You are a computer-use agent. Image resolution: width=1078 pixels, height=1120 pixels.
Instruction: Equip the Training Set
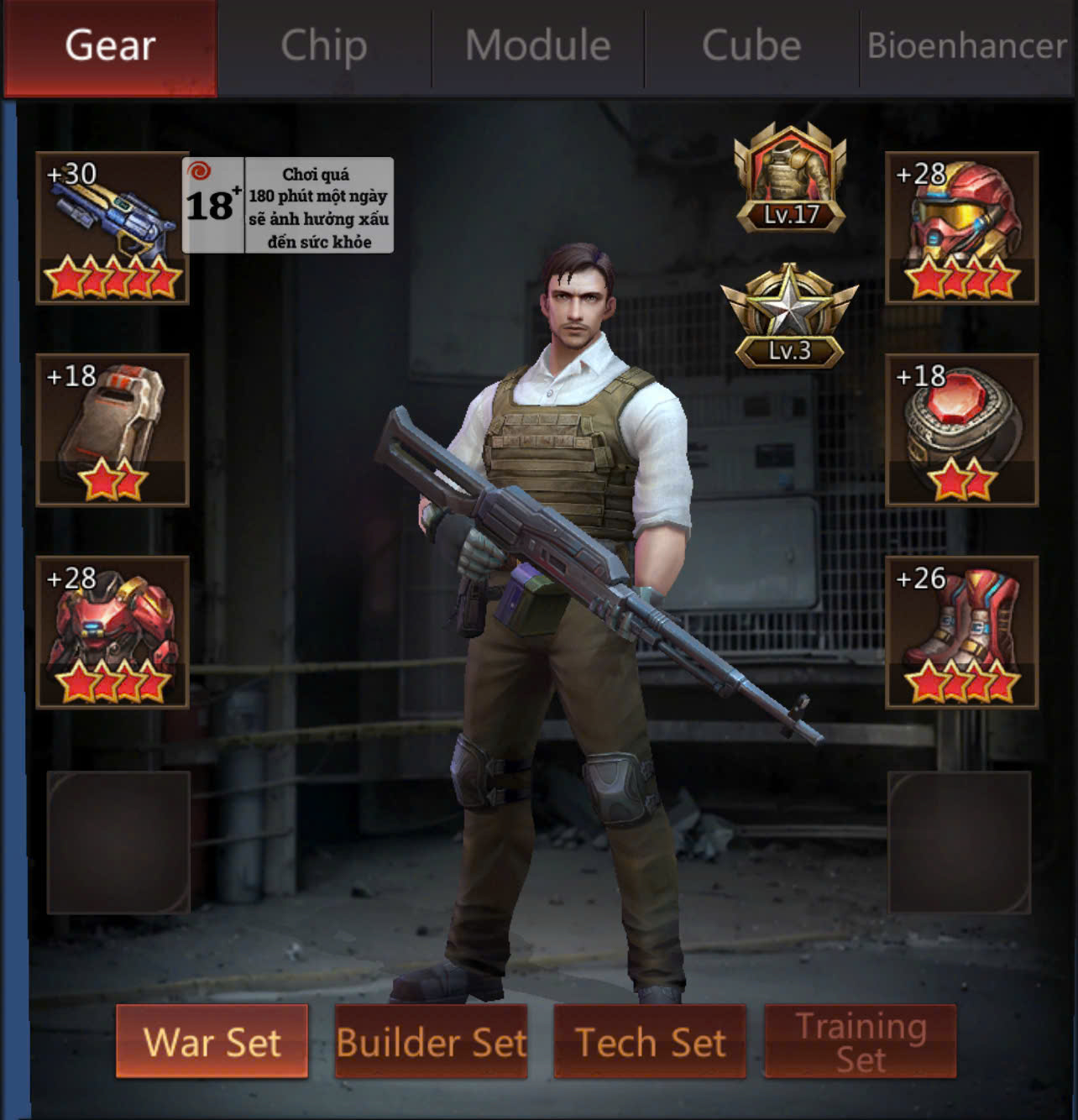point(861,1042)
